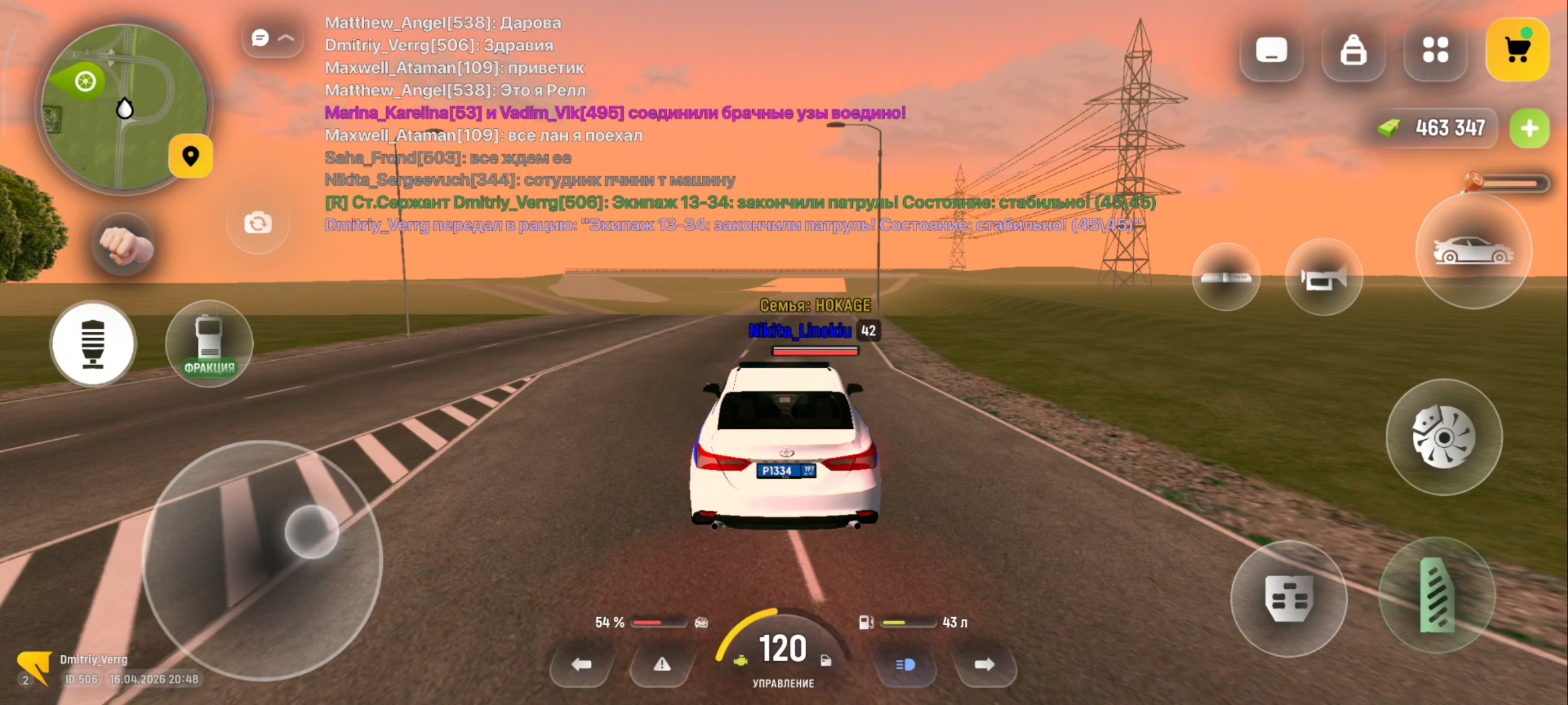Select the fist melee attack icon

click(x=124, y=244)
